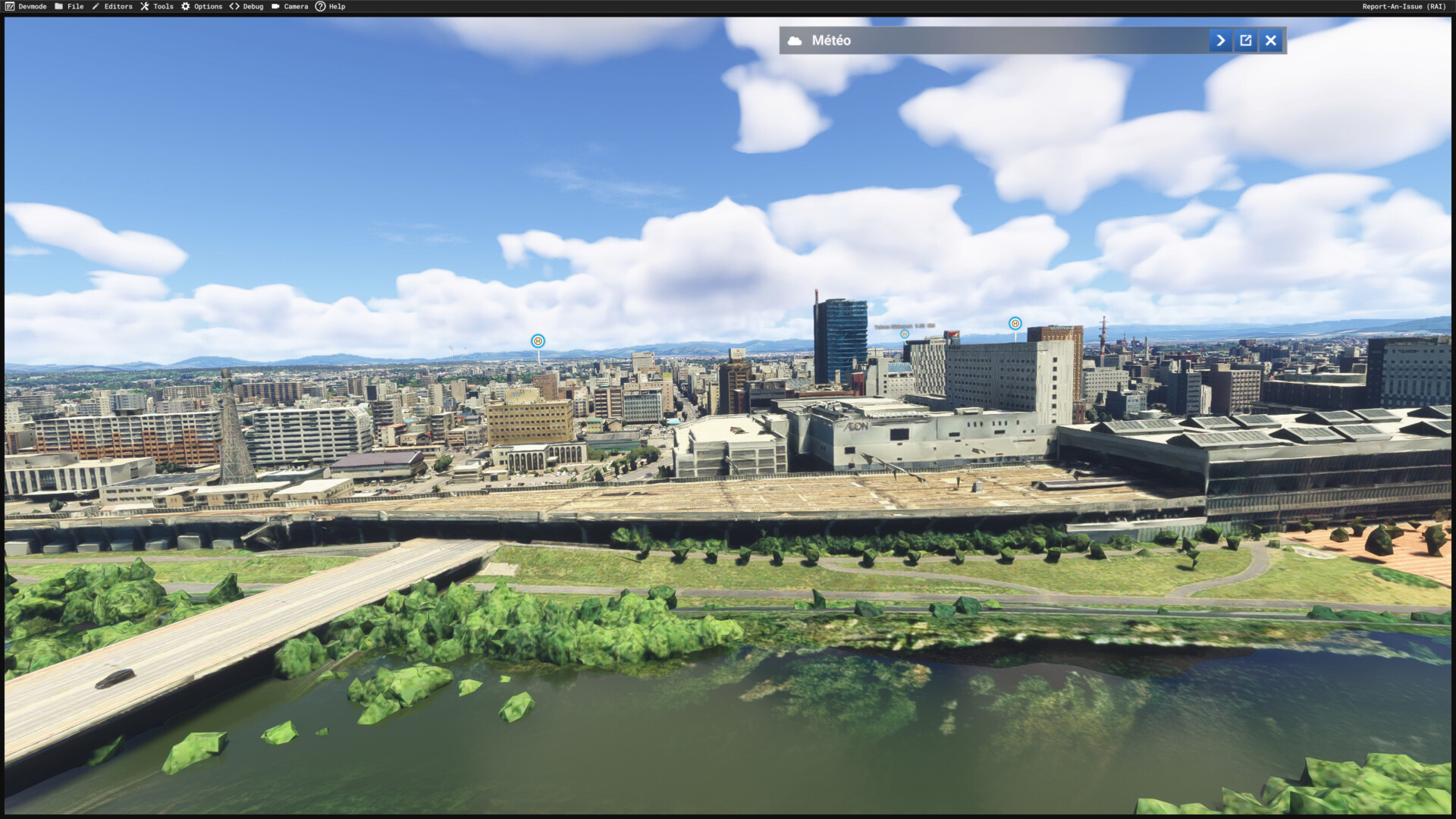Open the Tools menu
This screenshot has width=1456, height=819.
click(157, 7)
